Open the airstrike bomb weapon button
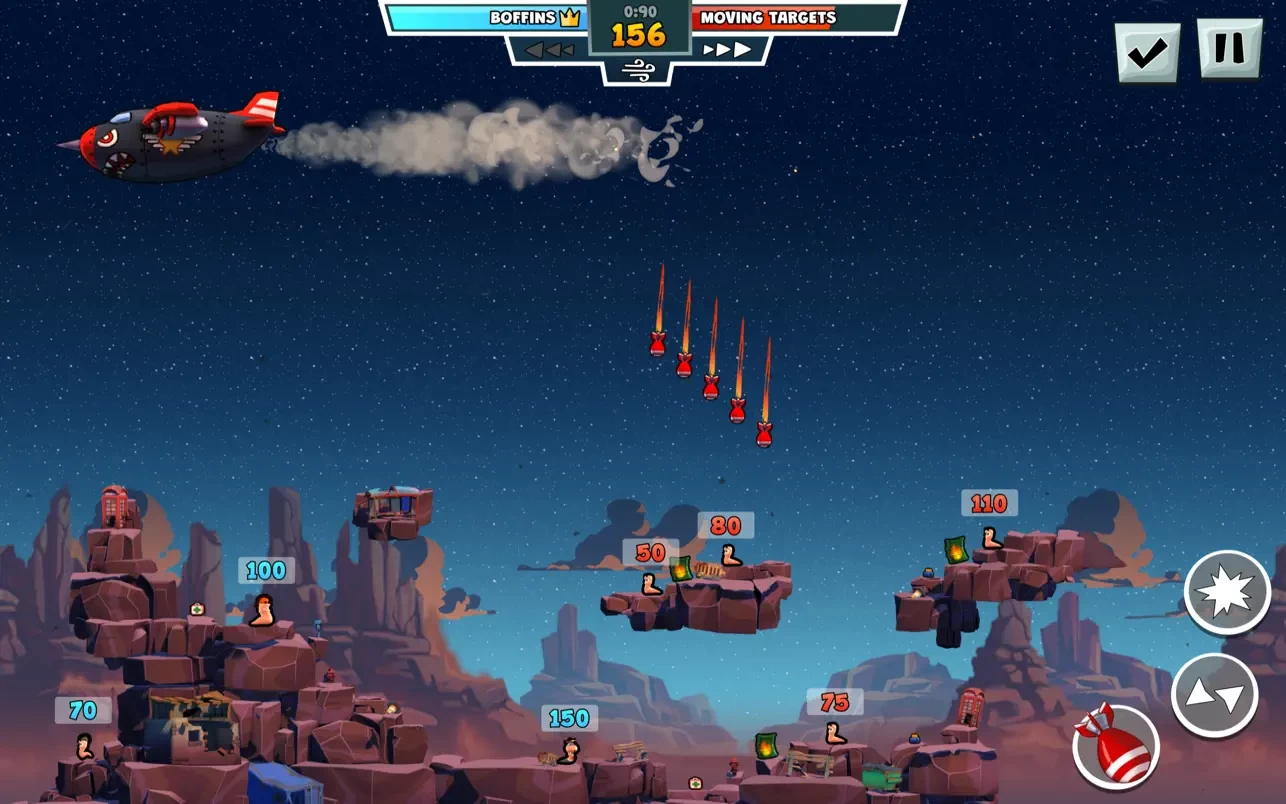This screenshot has width=1286, height=804. pos(1116,746)
